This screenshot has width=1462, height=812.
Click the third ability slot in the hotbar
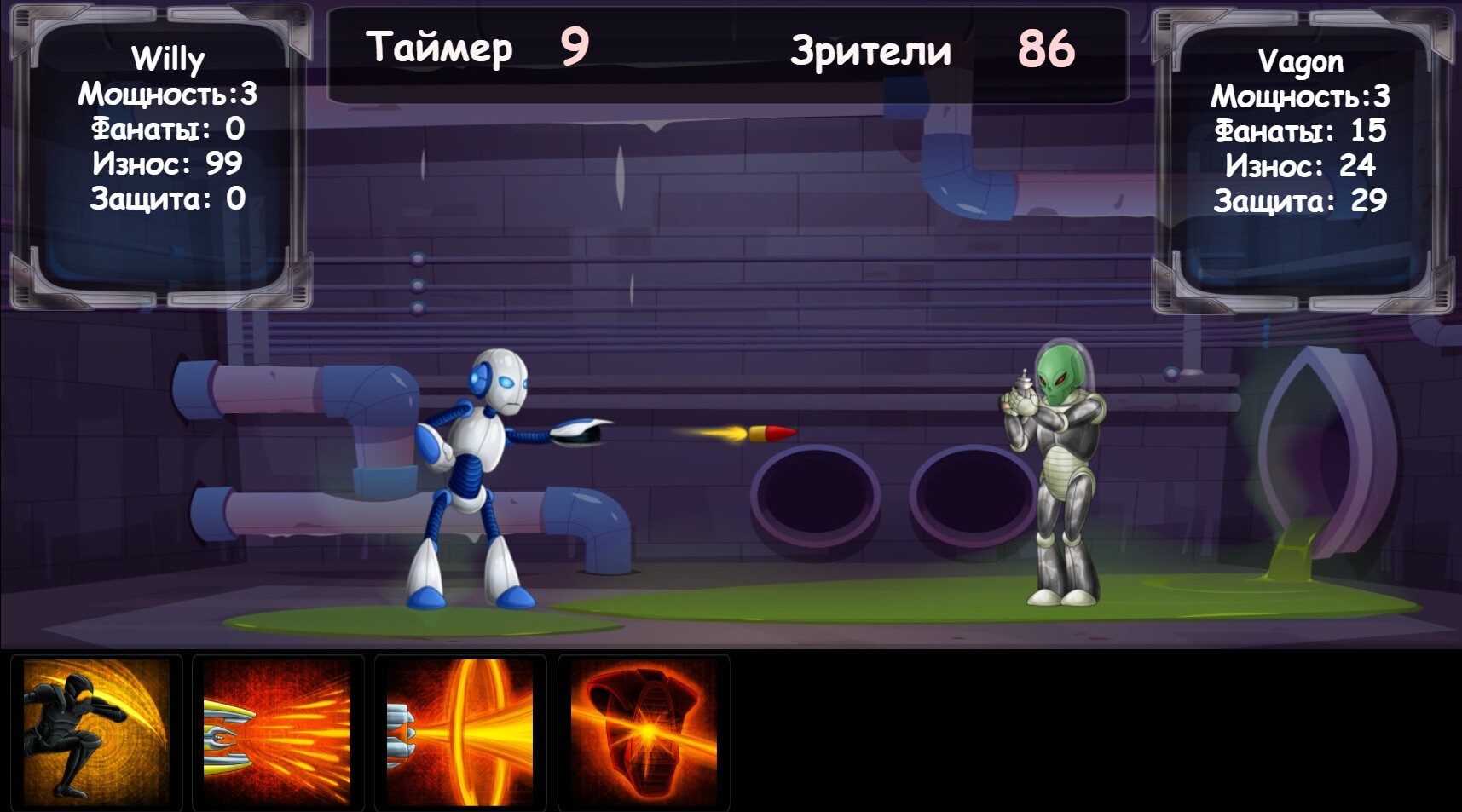pyautogui.click(x=460, y=730)
